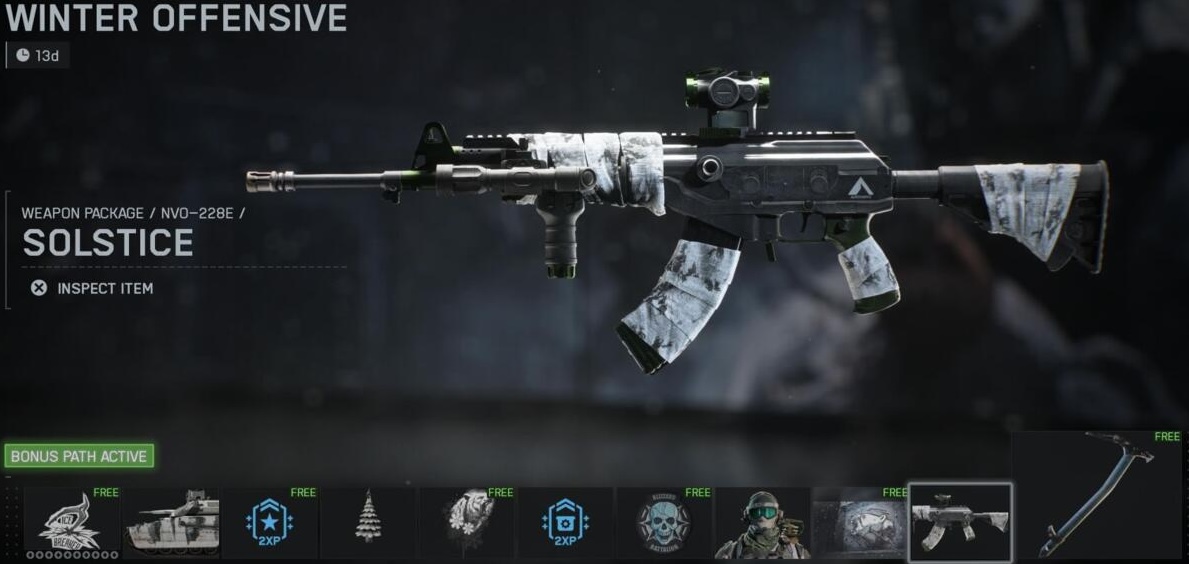The image size is (1189, 564).
Task: View the goggled soldier skin reward
Action: pyautogui.click(x=762, y=523)
